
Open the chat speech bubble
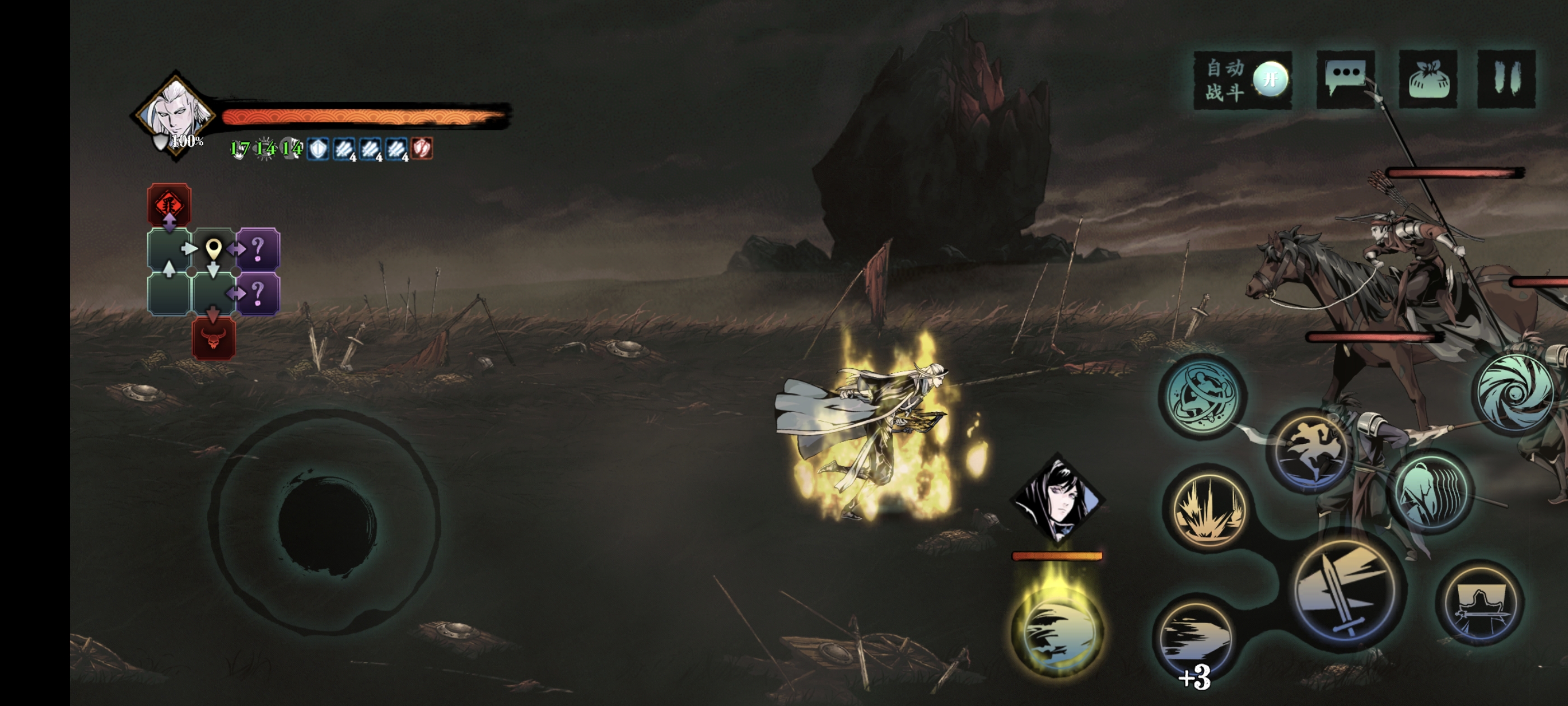point(1345,79)
